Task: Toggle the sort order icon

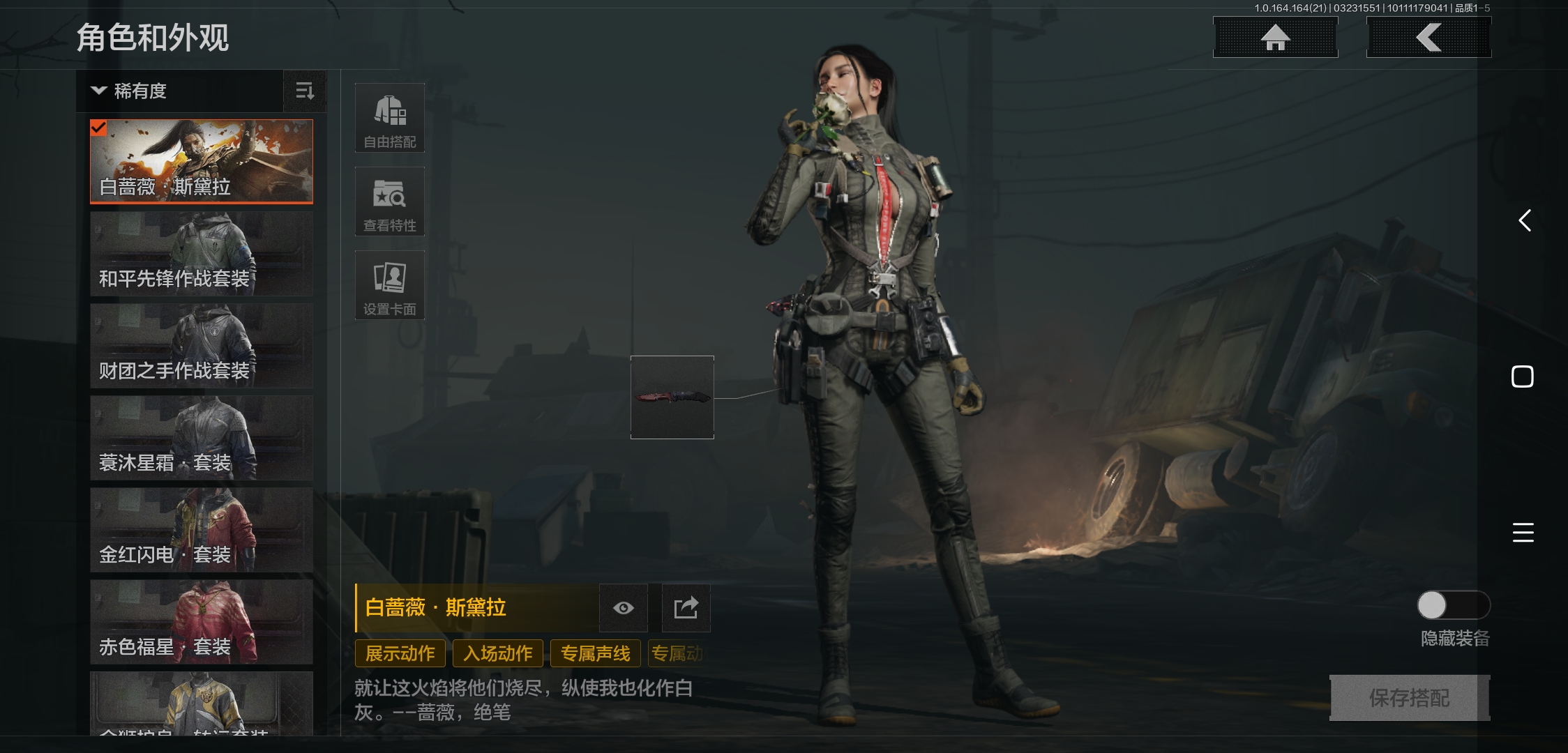Action: tap(305, 91)
